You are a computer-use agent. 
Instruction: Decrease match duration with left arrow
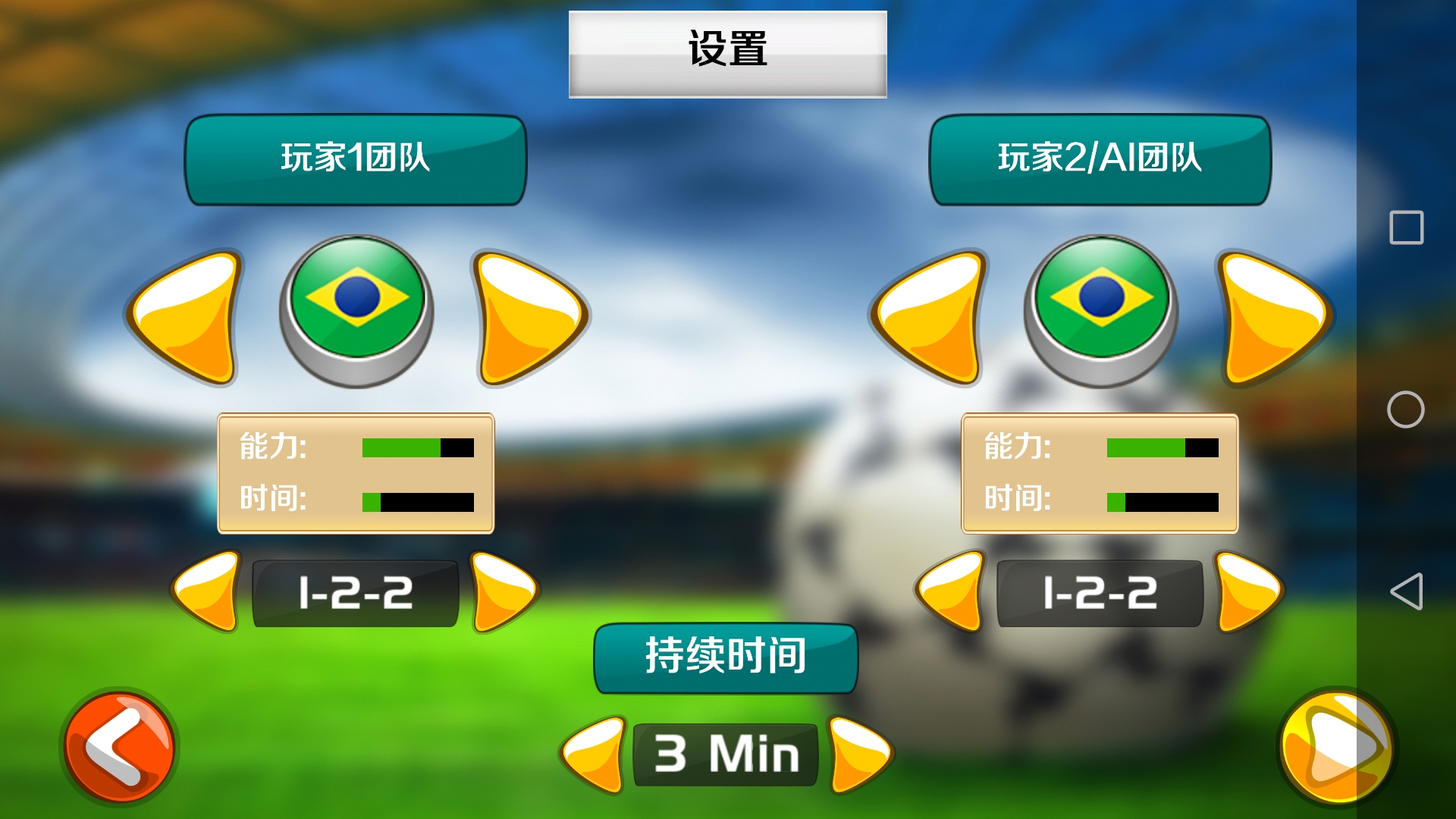tap(595, 755)
